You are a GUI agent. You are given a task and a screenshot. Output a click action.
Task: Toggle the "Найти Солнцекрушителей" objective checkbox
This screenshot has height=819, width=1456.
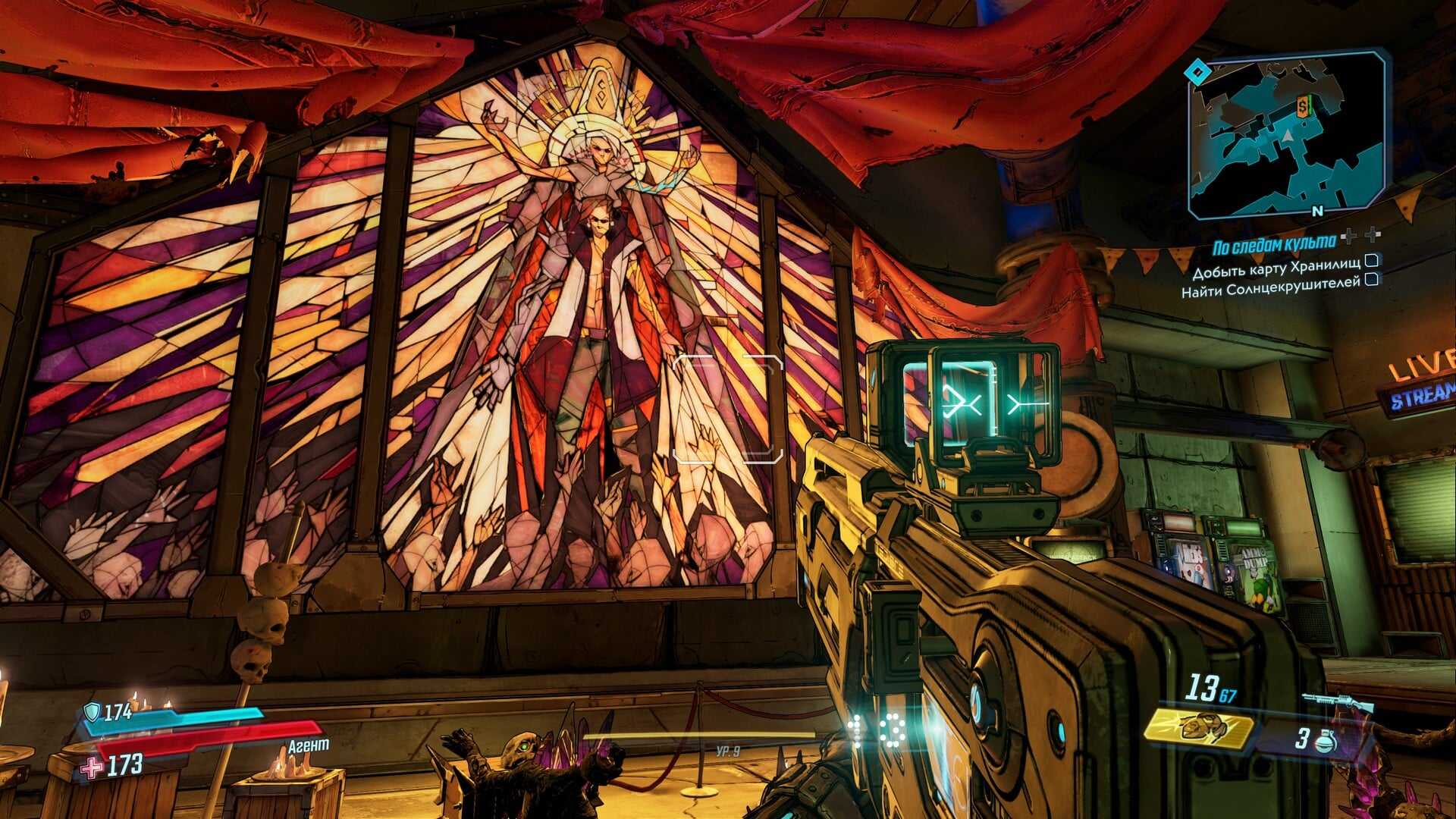click(1371, 280)
